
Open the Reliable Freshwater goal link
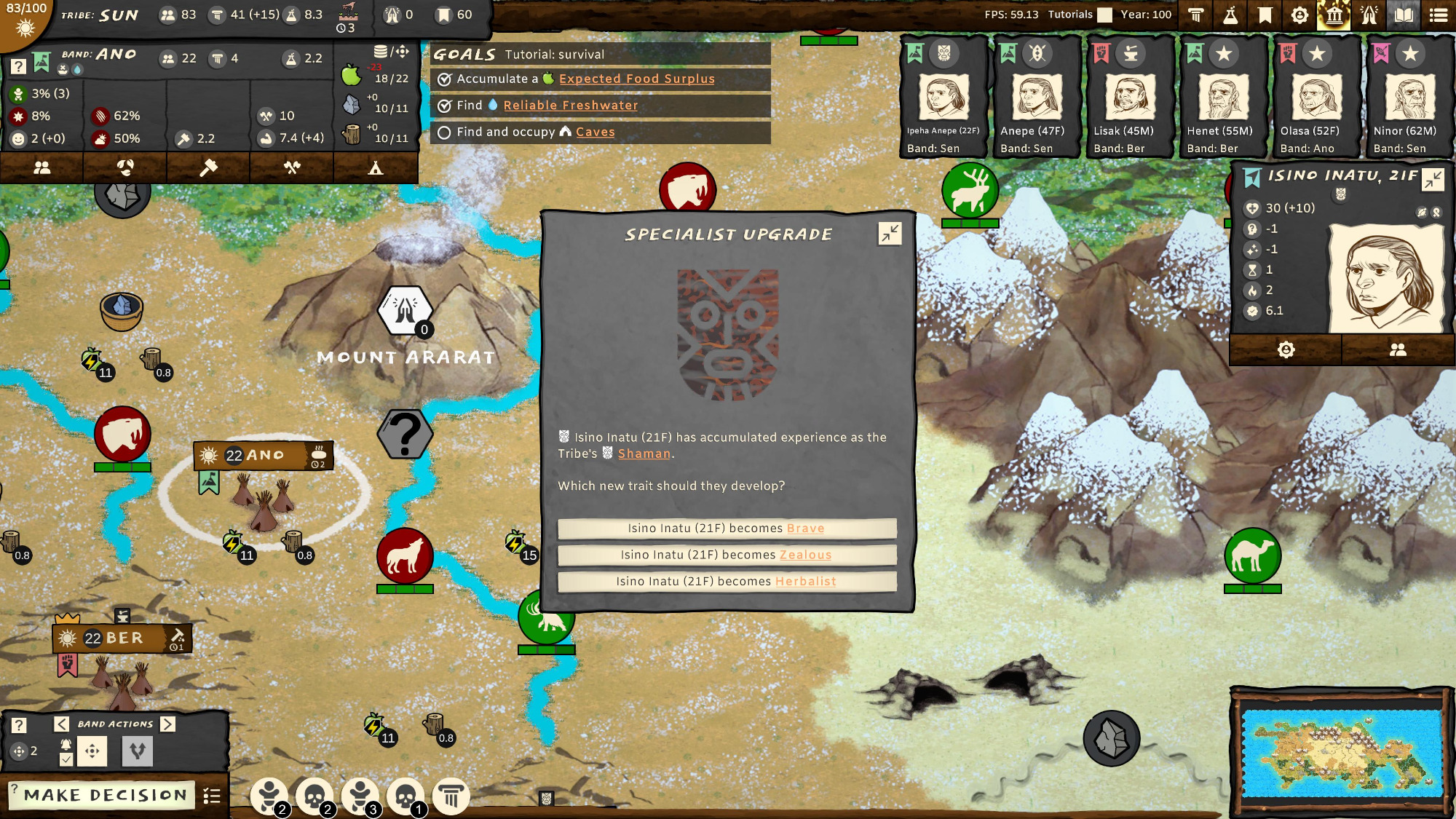570,106
